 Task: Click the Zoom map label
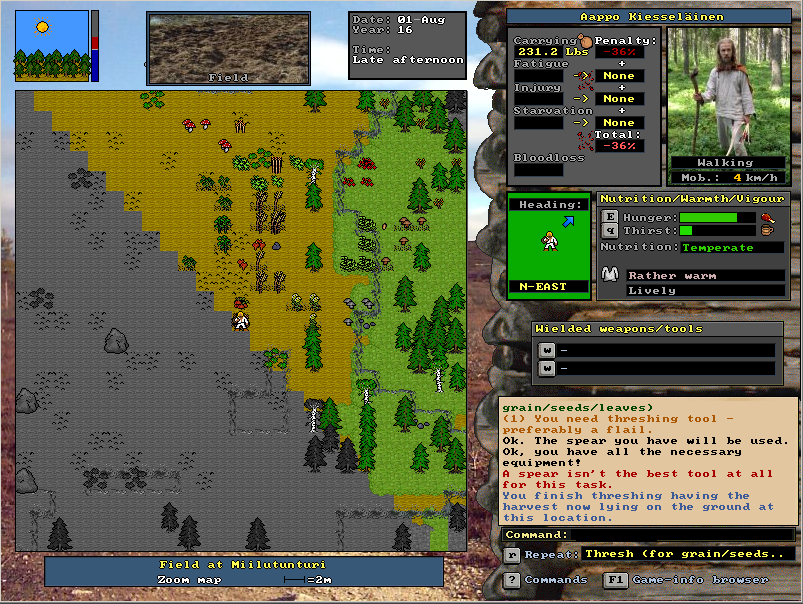[x=190, y=579]
